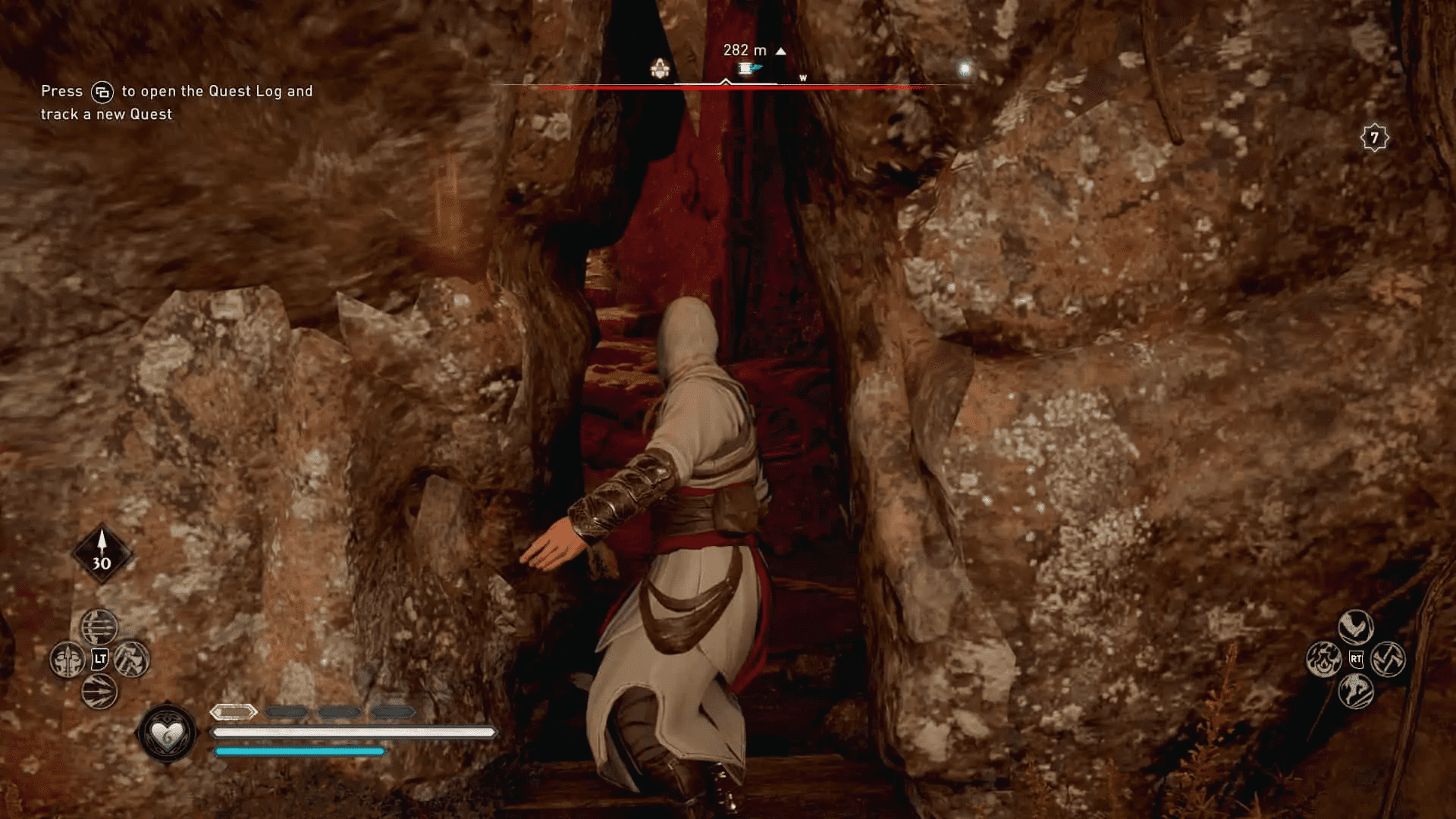The width and height of the screenshot is (1456, 819).
Task: Select the arrow-volley ability at the wheel bottom
Action: (99, 690)
